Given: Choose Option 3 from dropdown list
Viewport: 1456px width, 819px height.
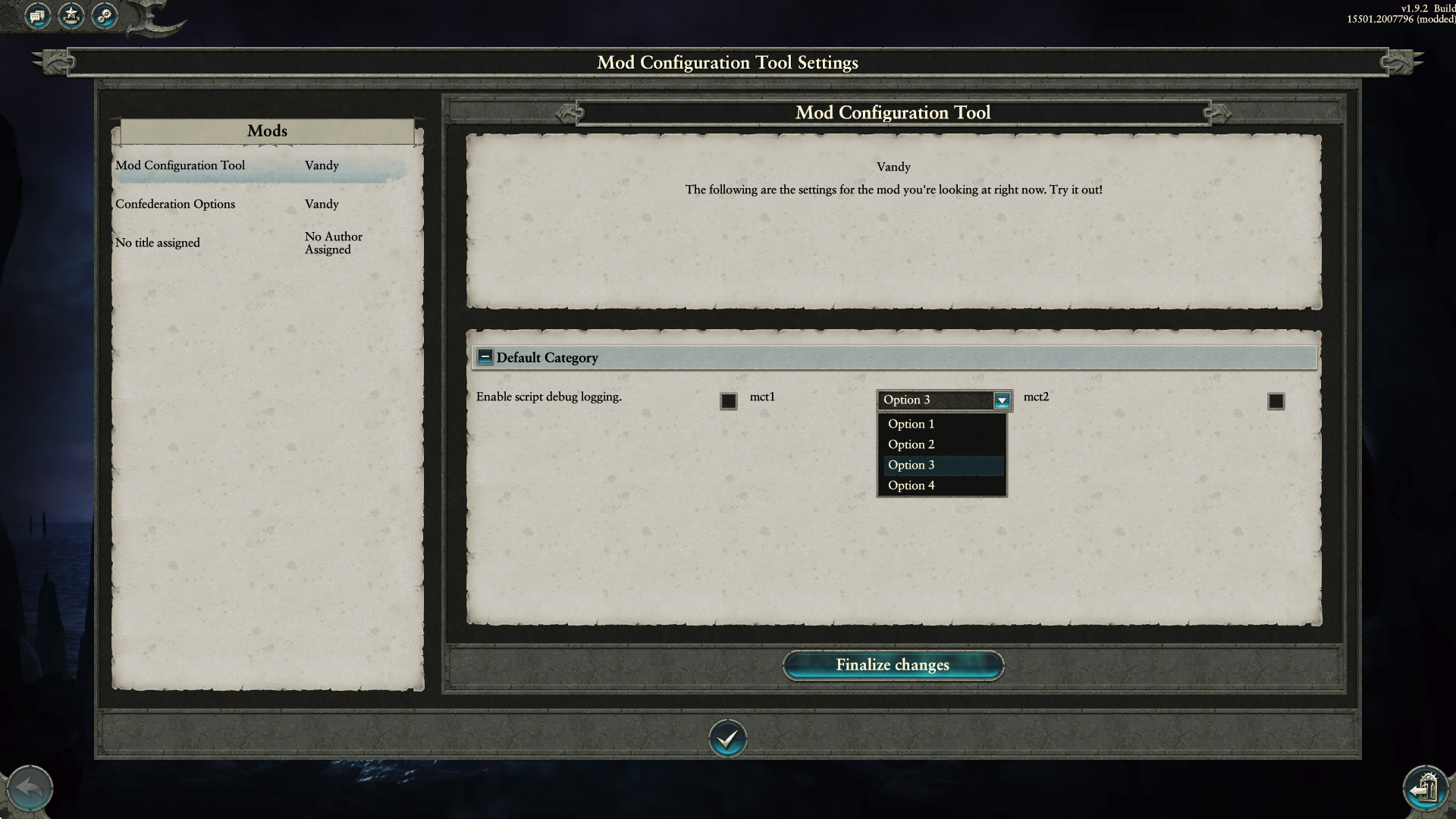Looking at the screenshot, I should point(911,465).
